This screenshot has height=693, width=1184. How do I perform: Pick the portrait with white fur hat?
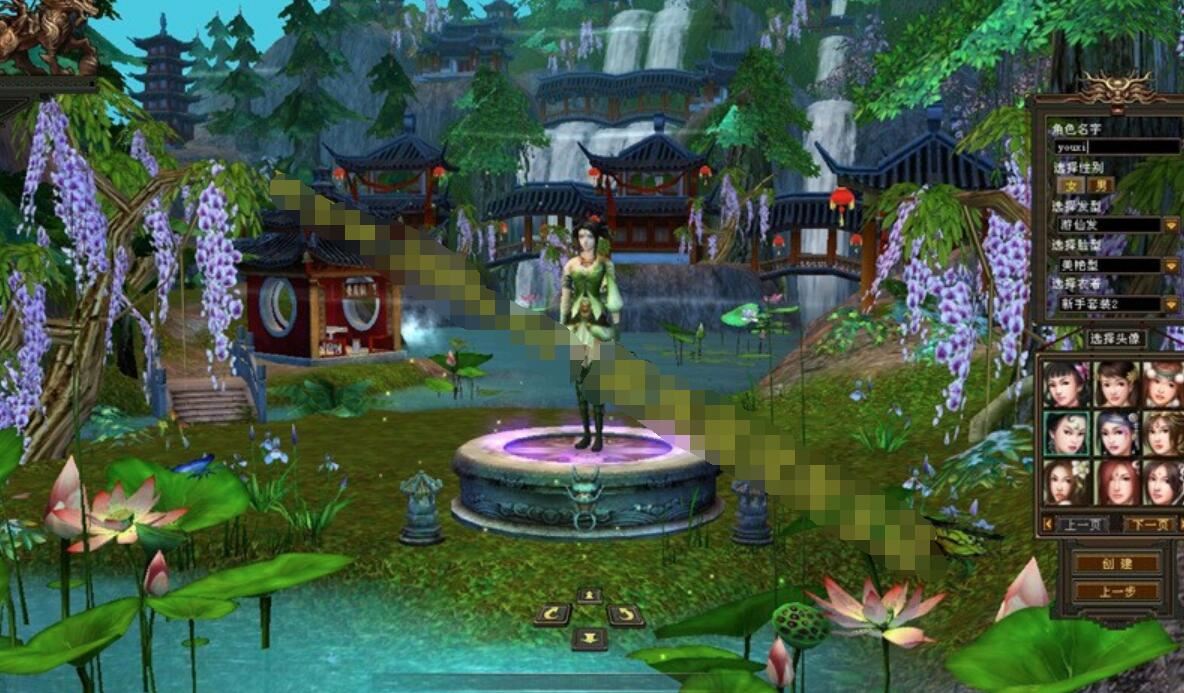click(x=1163, y=383)
